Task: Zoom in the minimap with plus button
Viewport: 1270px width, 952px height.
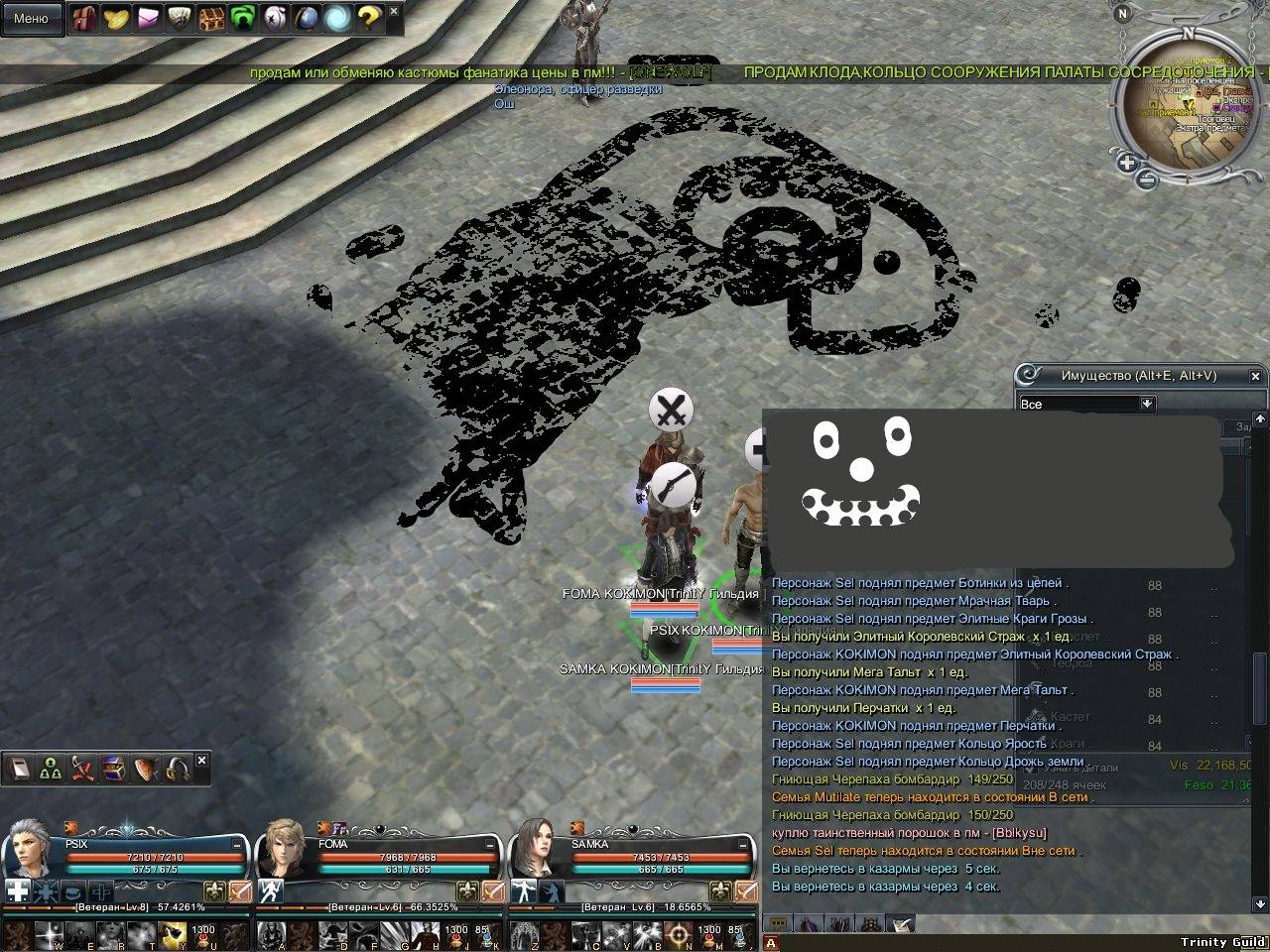Action: point(1127,163)
